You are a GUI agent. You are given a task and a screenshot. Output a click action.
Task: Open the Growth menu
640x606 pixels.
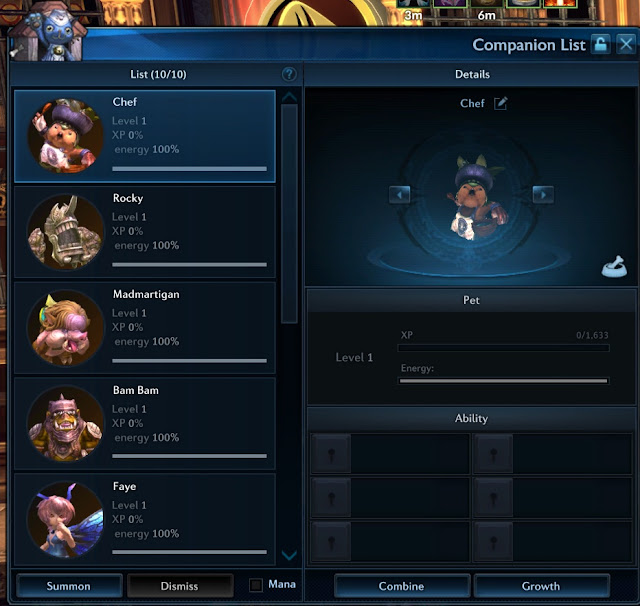541,586
